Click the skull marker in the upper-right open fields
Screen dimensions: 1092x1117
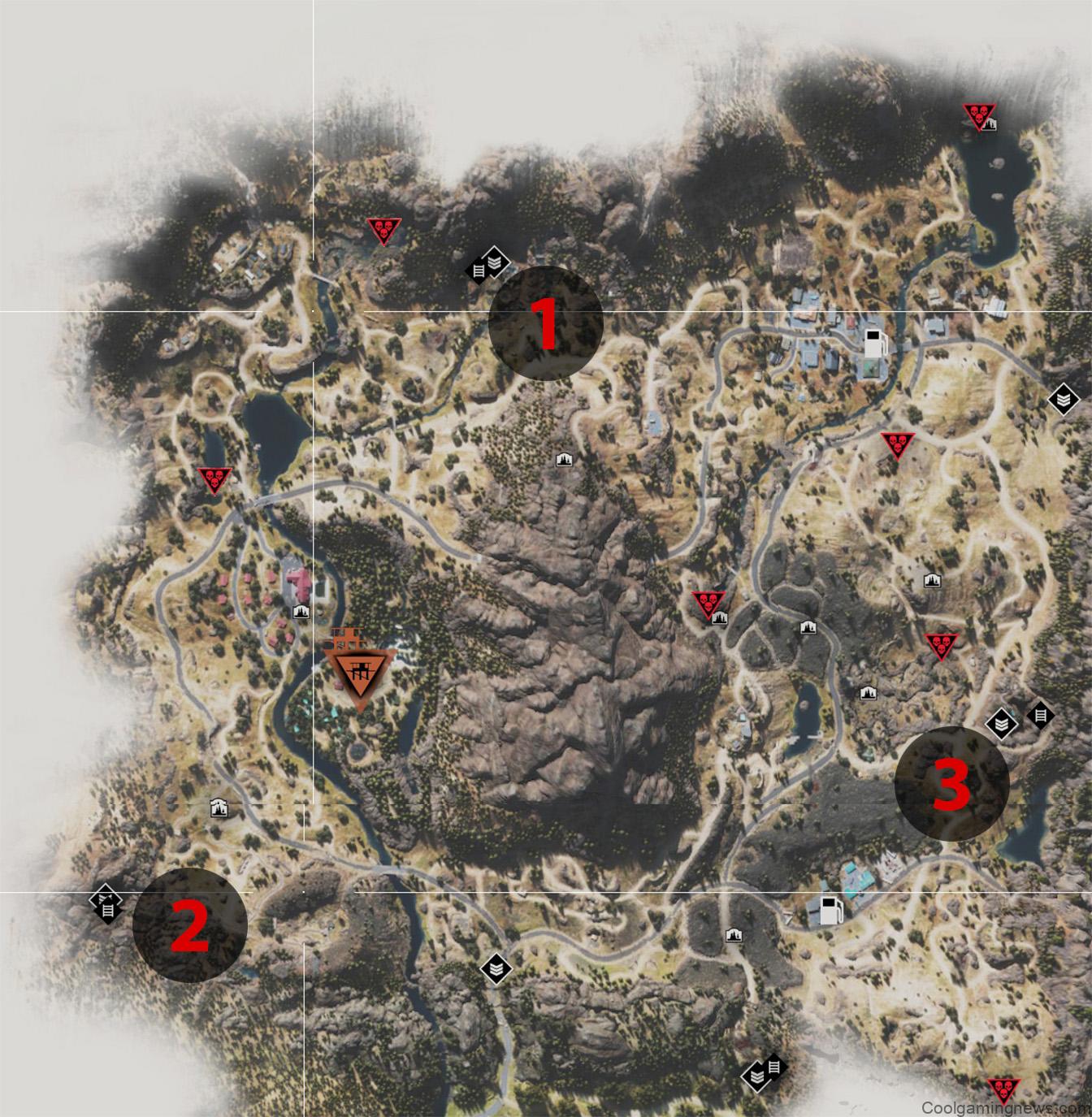[x=897, y=445]
